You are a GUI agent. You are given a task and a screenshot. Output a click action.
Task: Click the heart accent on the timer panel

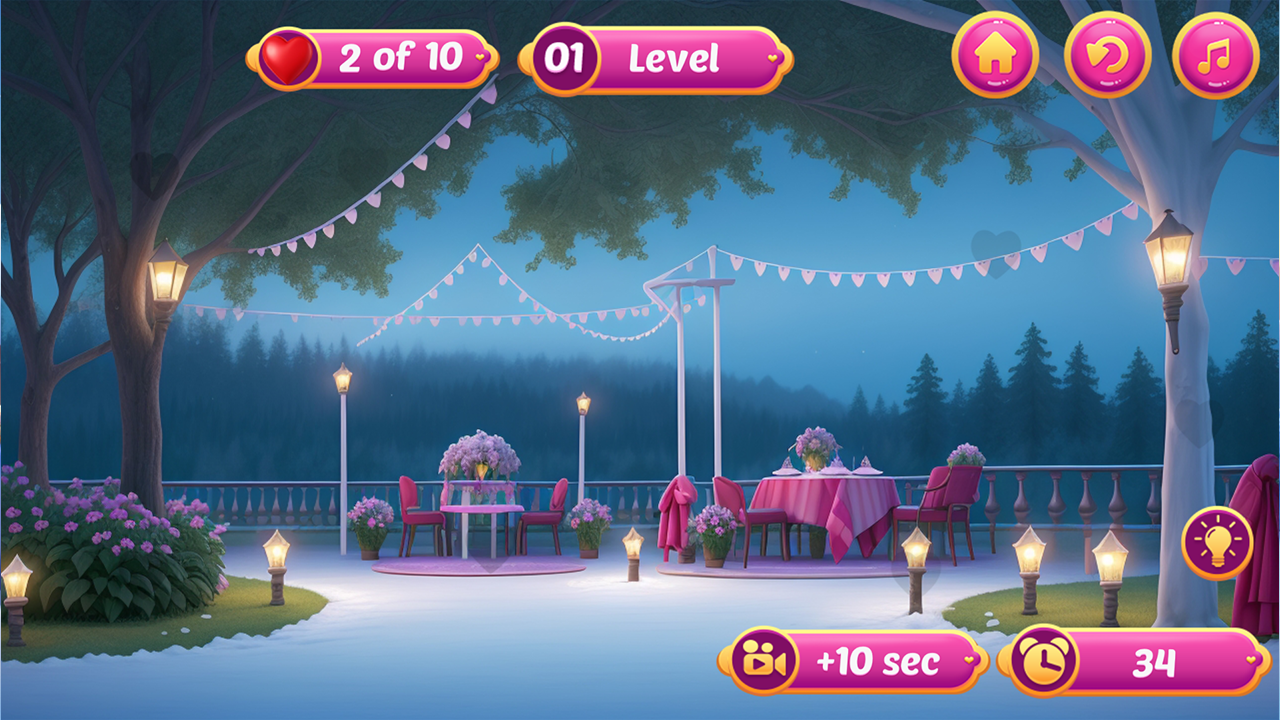click(1250, 662)
